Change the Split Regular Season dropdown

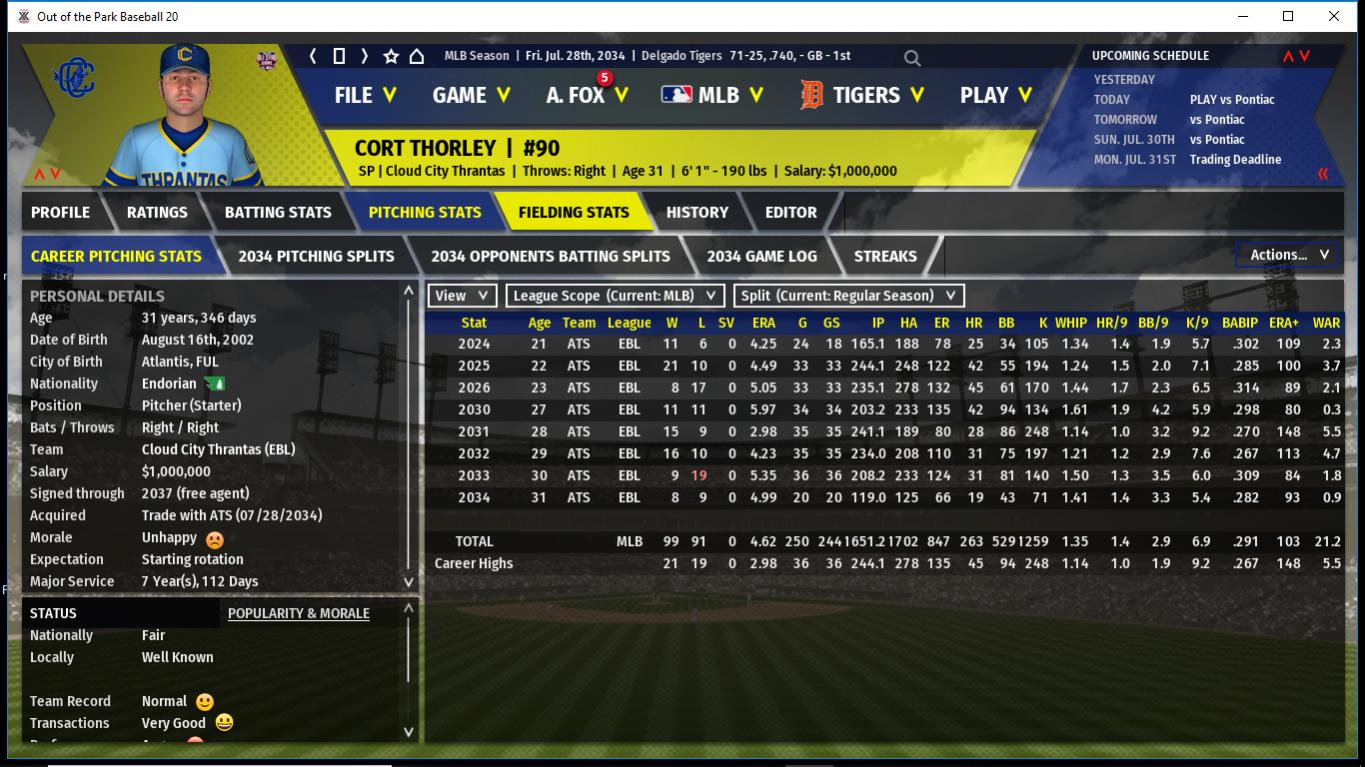click(x=849, y=296)
